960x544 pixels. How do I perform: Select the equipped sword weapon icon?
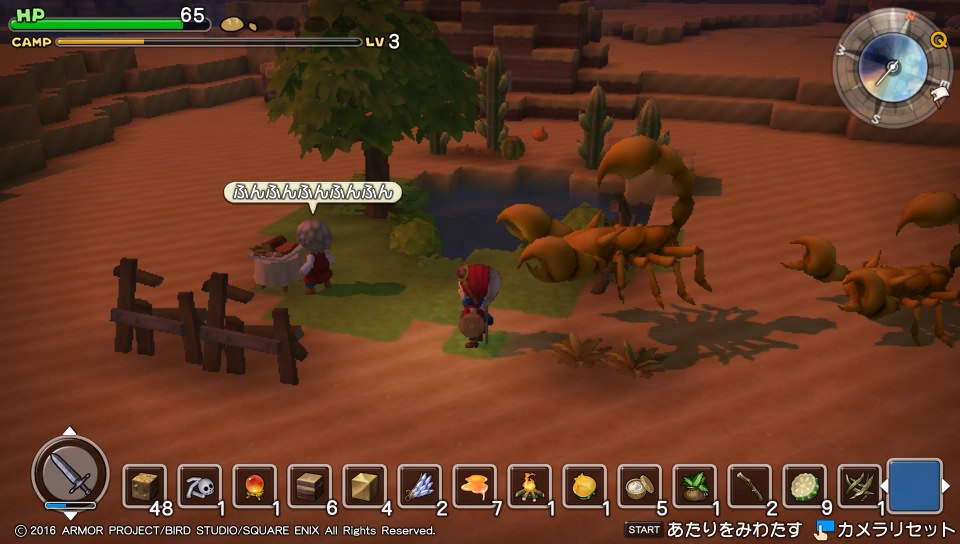click(x=70, y=472)
